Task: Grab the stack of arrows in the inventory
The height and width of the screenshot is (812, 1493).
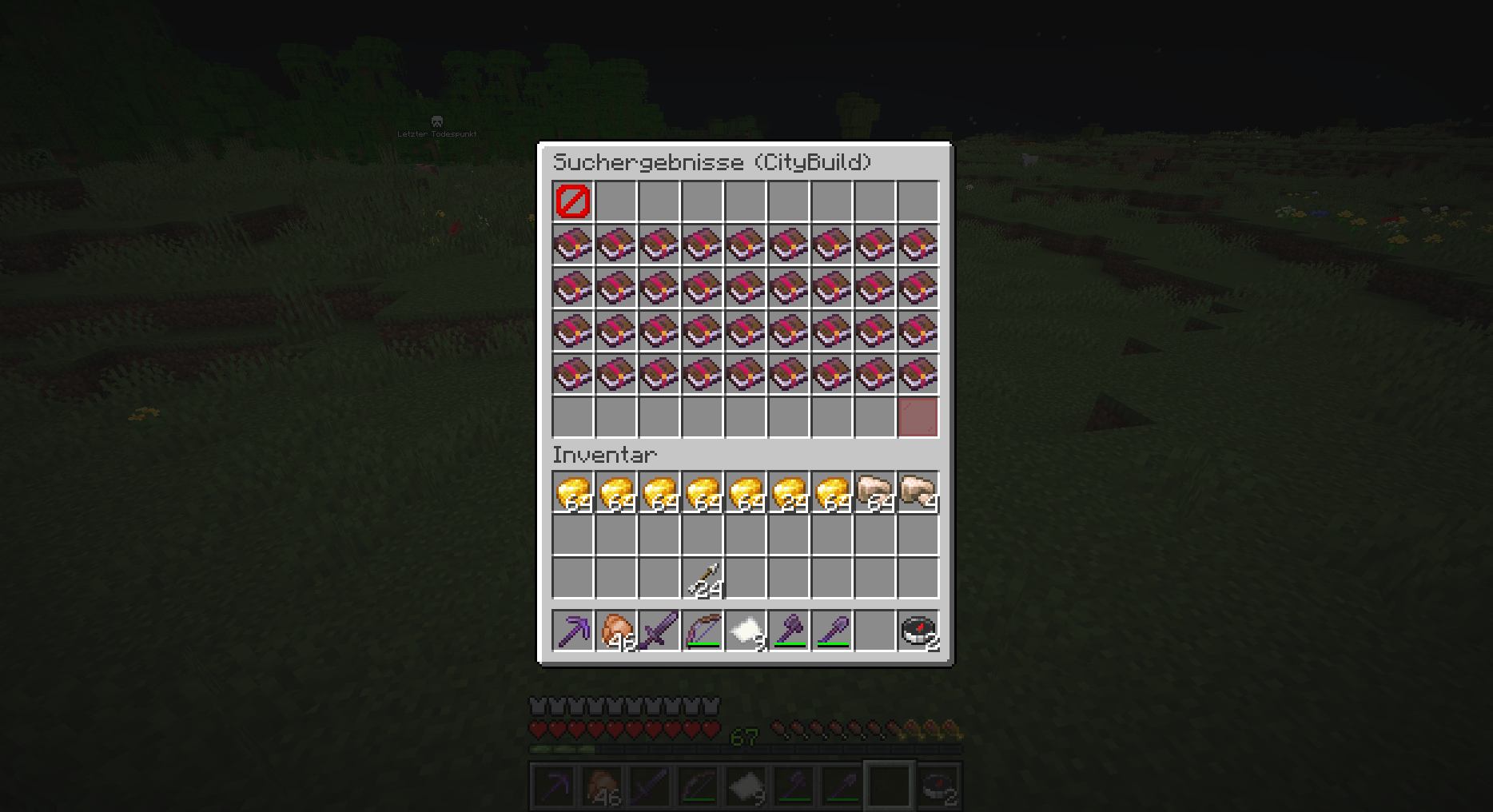Action: [702, 577]
